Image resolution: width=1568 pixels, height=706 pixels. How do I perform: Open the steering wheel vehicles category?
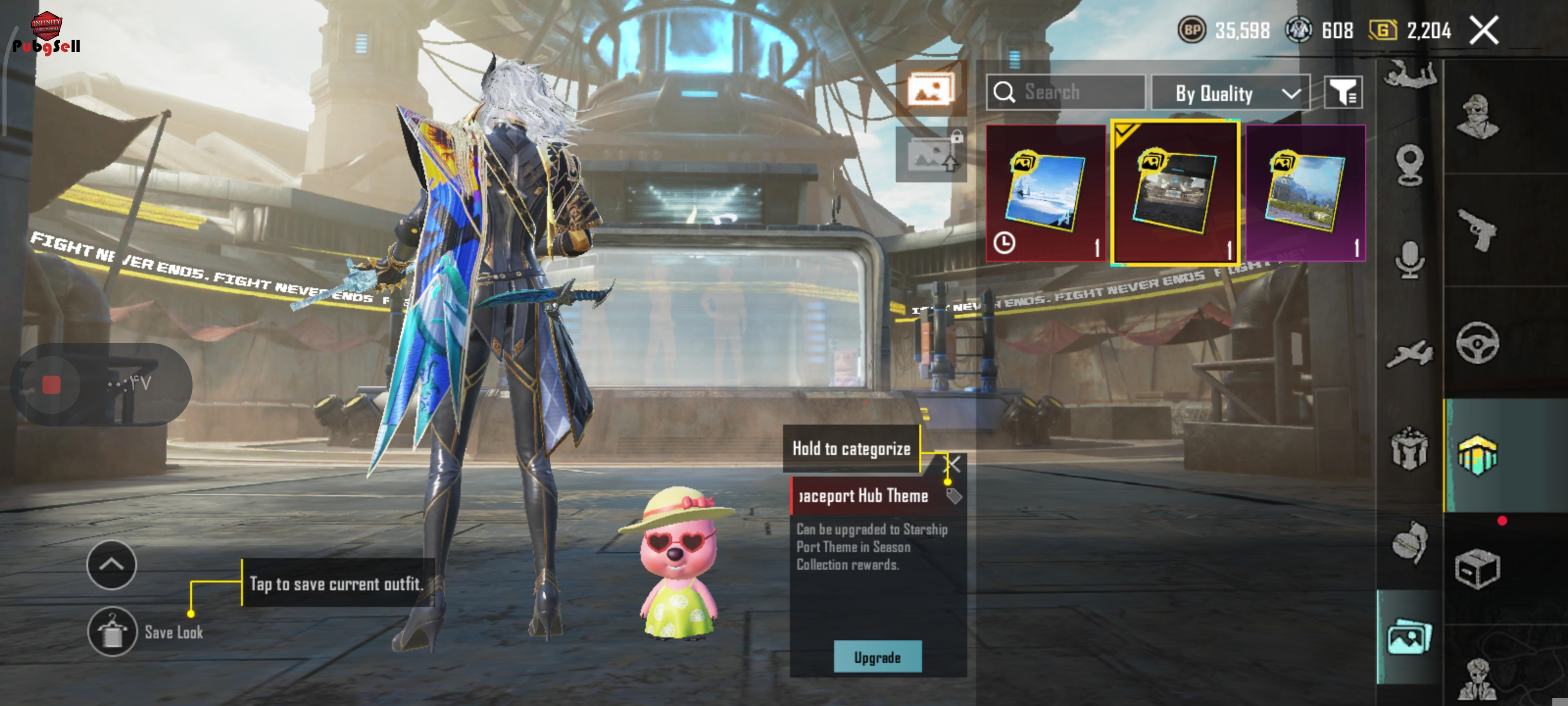(x=1477, y=342)
